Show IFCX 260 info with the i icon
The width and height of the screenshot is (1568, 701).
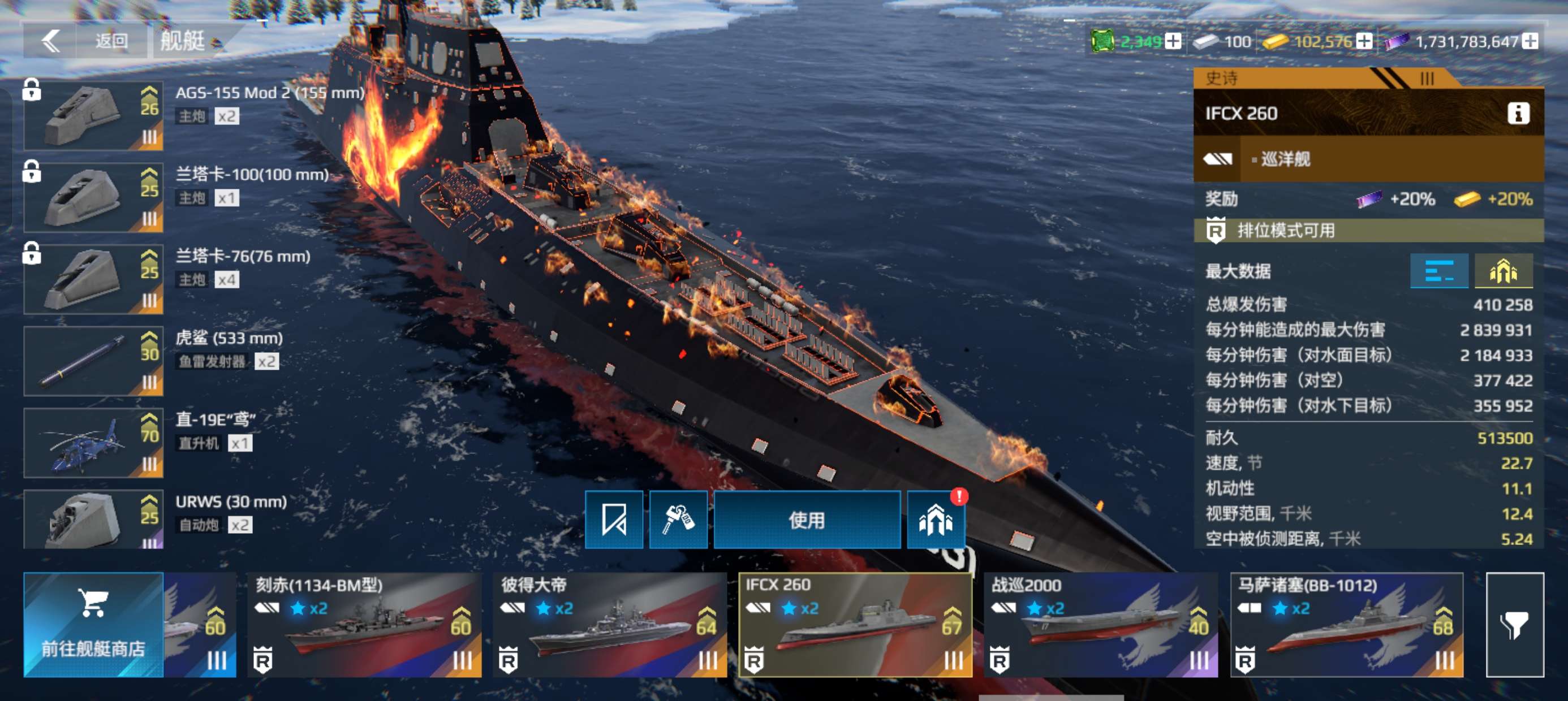click(x=1518, y=113)
